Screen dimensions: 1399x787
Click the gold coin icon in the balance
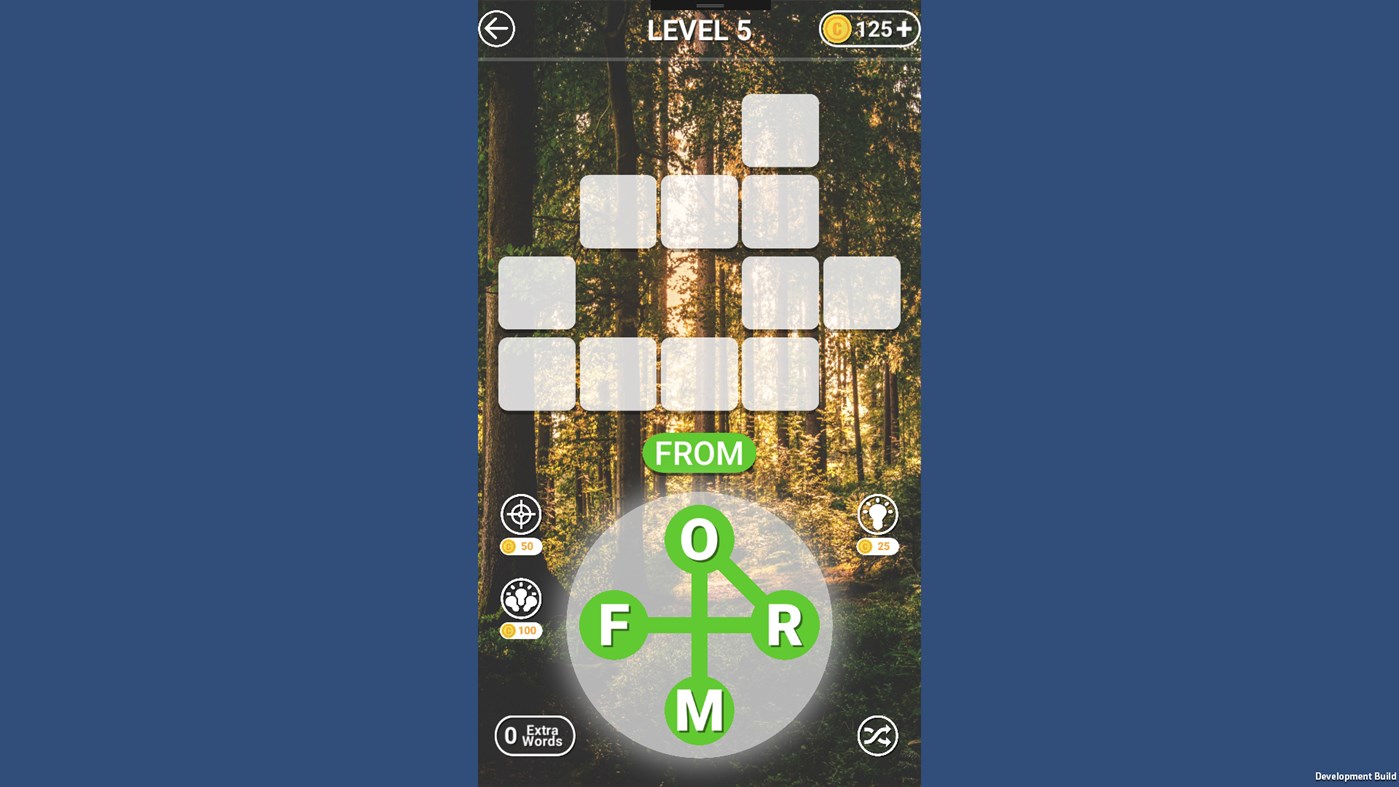(839, 28)
